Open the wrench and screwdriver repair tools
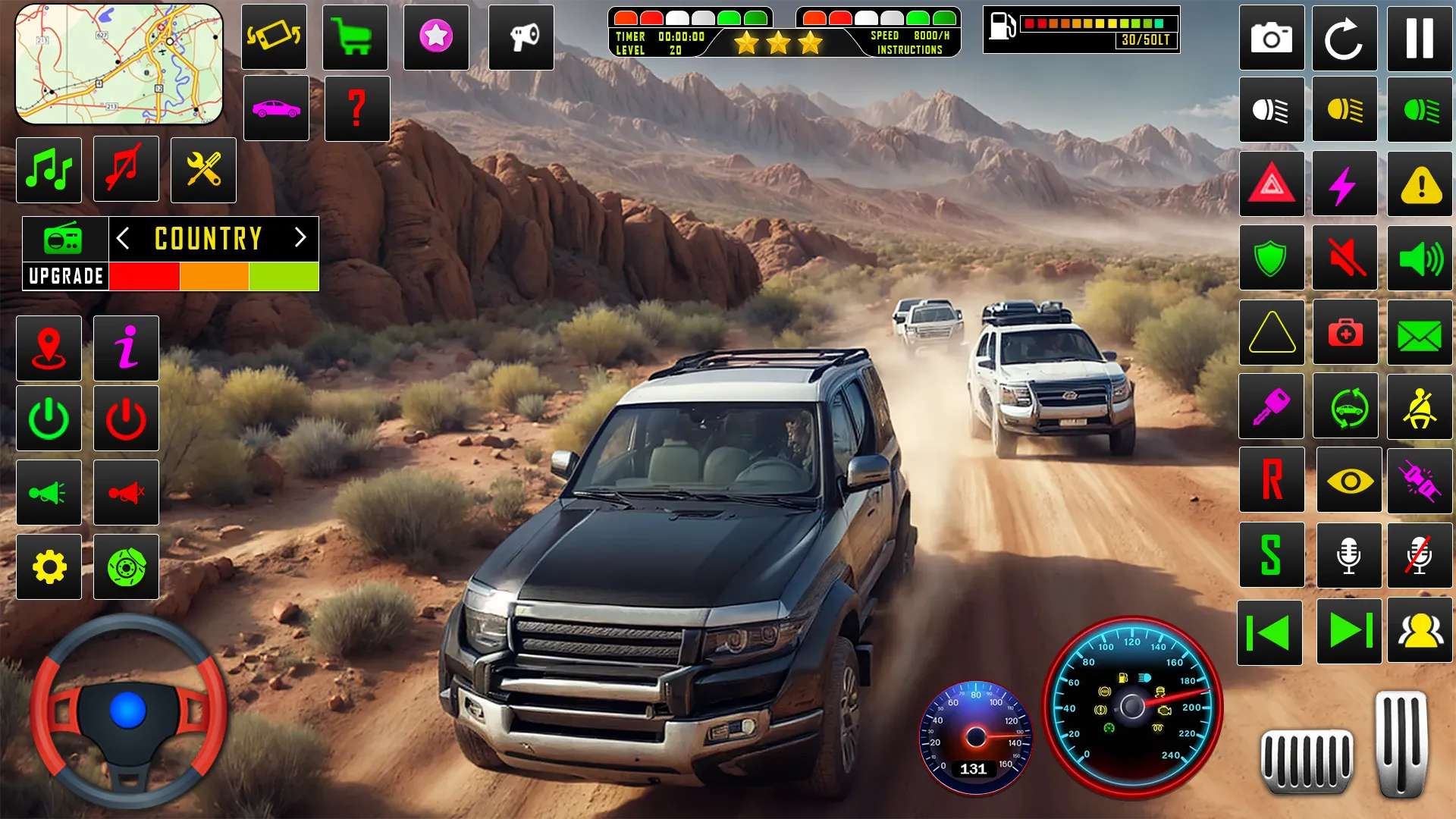 click(203, 170)
